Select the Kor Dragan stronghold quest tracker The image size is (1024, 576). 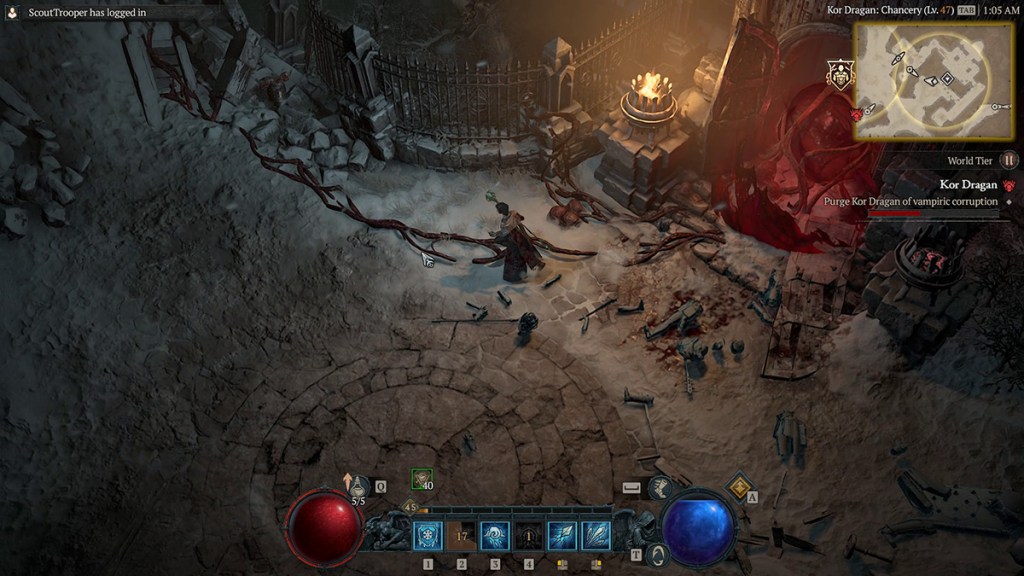(x=968, y=185)
